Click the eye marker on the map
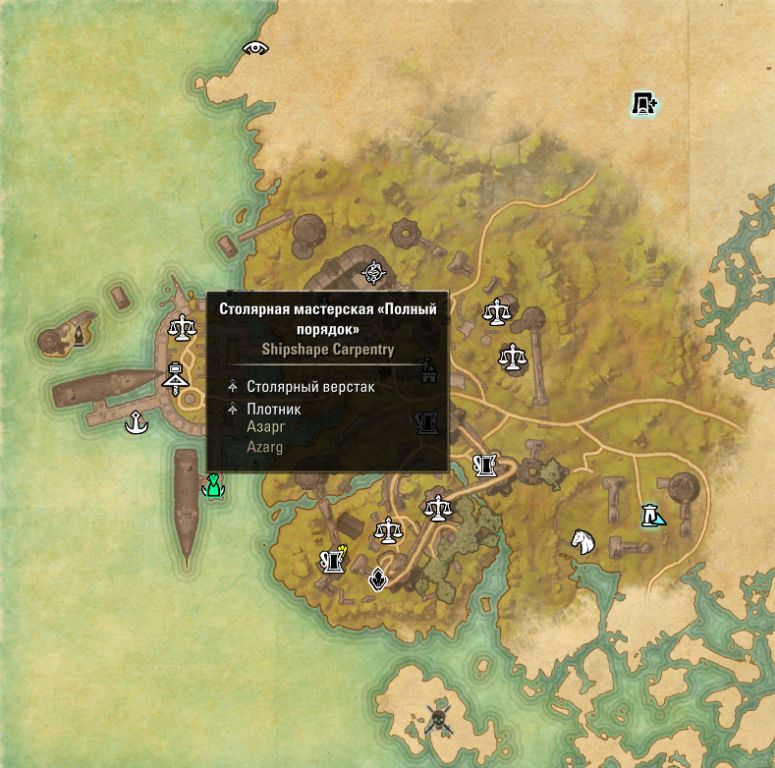 click(x=256, y=47)
